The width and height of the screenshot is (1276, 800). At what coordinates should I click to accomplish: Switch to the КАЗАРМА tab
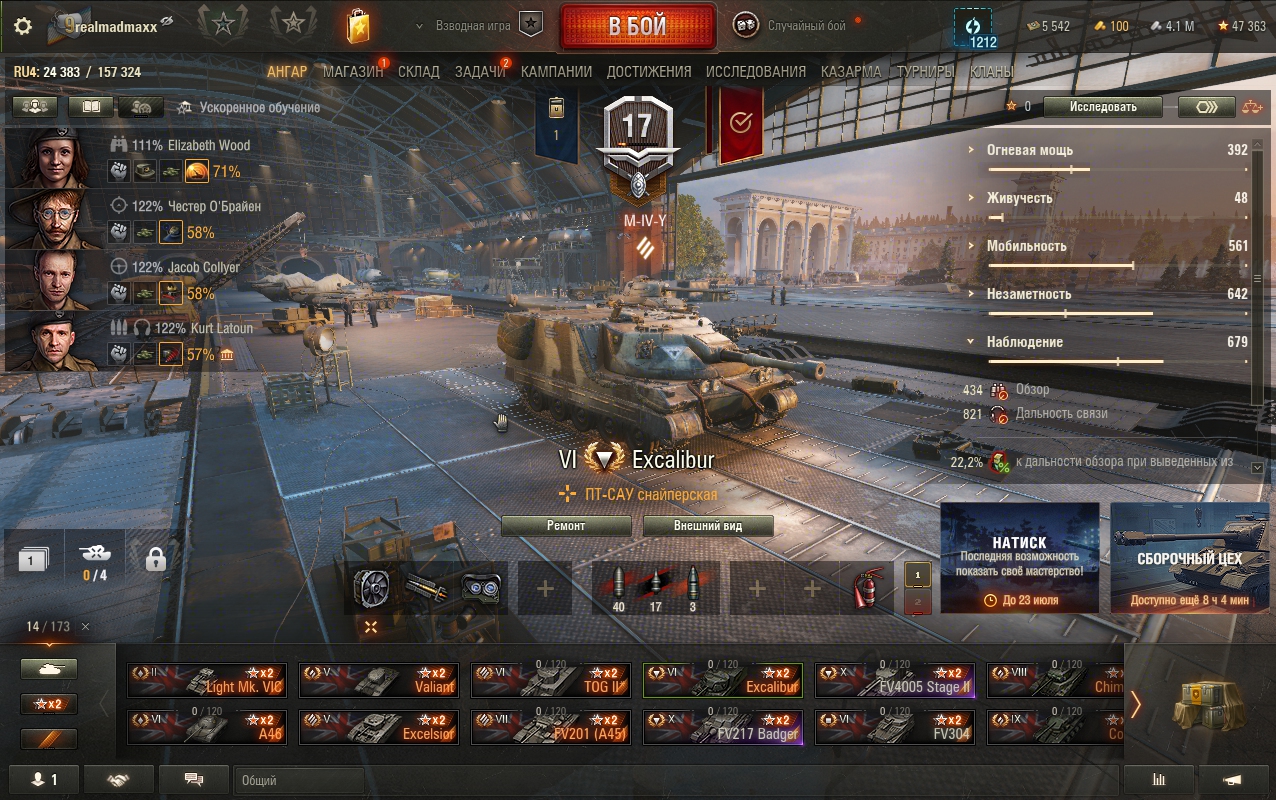(851, 72)
